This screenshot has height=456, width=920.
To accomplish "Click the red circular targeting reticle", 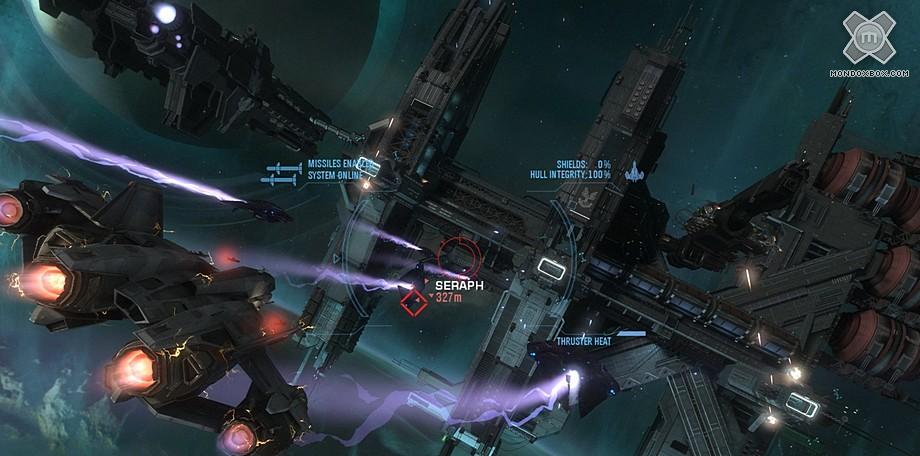I will (459, 258).
